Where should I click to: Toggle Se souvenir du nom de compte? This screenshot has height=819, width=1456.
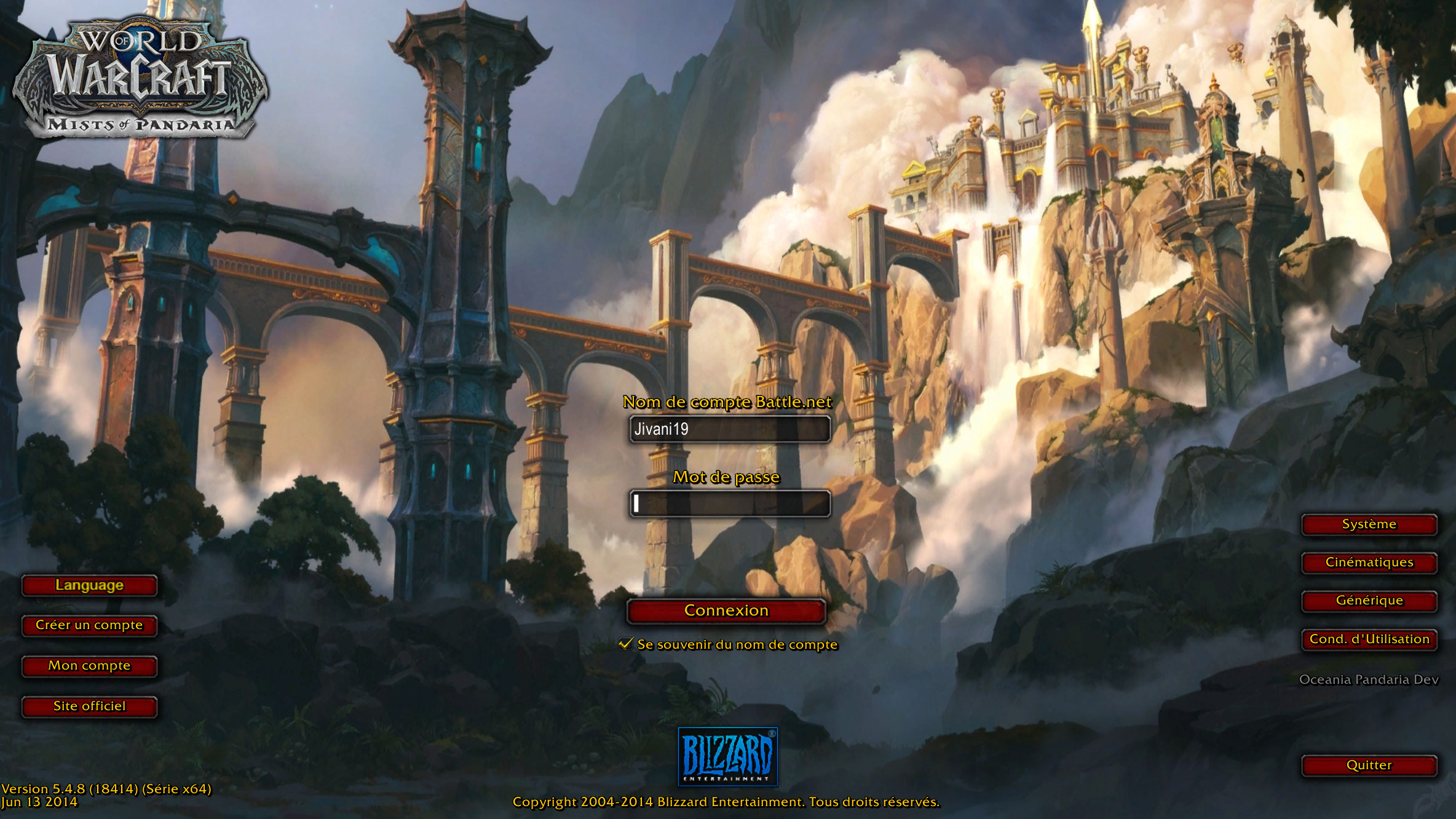coord(626,644)
